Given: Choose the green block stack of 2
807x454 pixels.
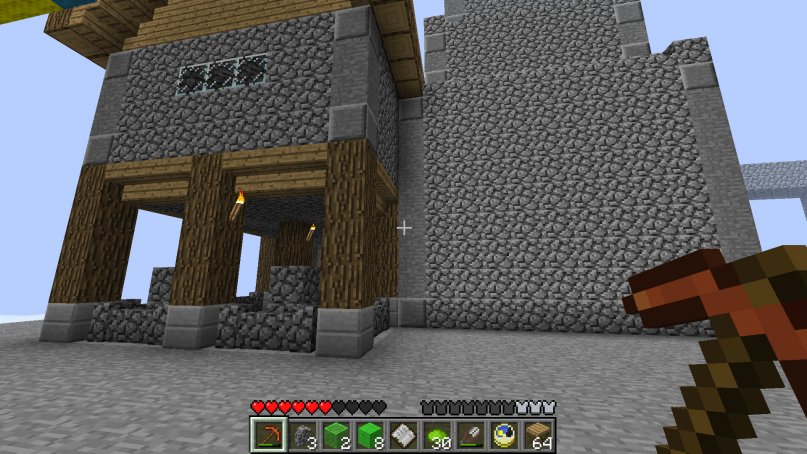Looking at the screenshot, I should click(334, 435).
